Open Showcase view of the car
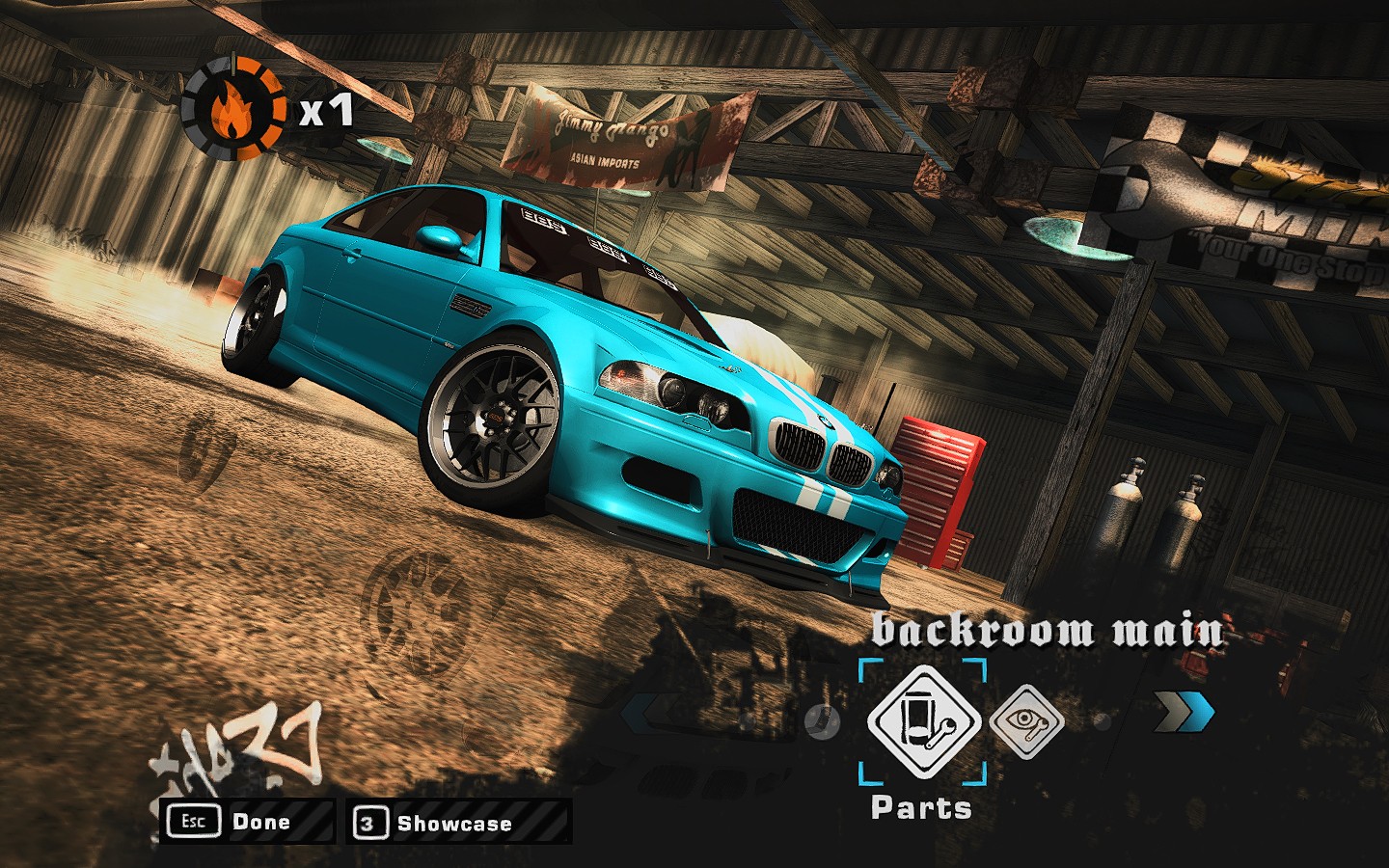The image size is (1389, 868). click(457, 824)
